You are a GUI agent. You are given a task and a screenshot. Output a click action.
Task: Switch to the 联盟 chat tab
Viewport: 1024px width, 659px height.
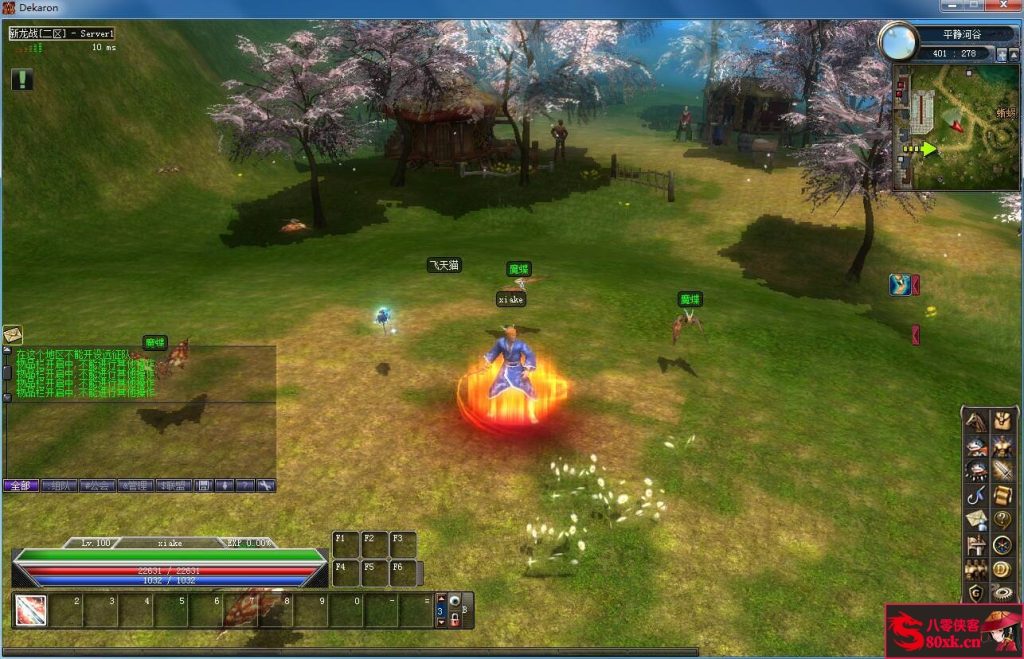pyautogui.click(x=173, y=486)
